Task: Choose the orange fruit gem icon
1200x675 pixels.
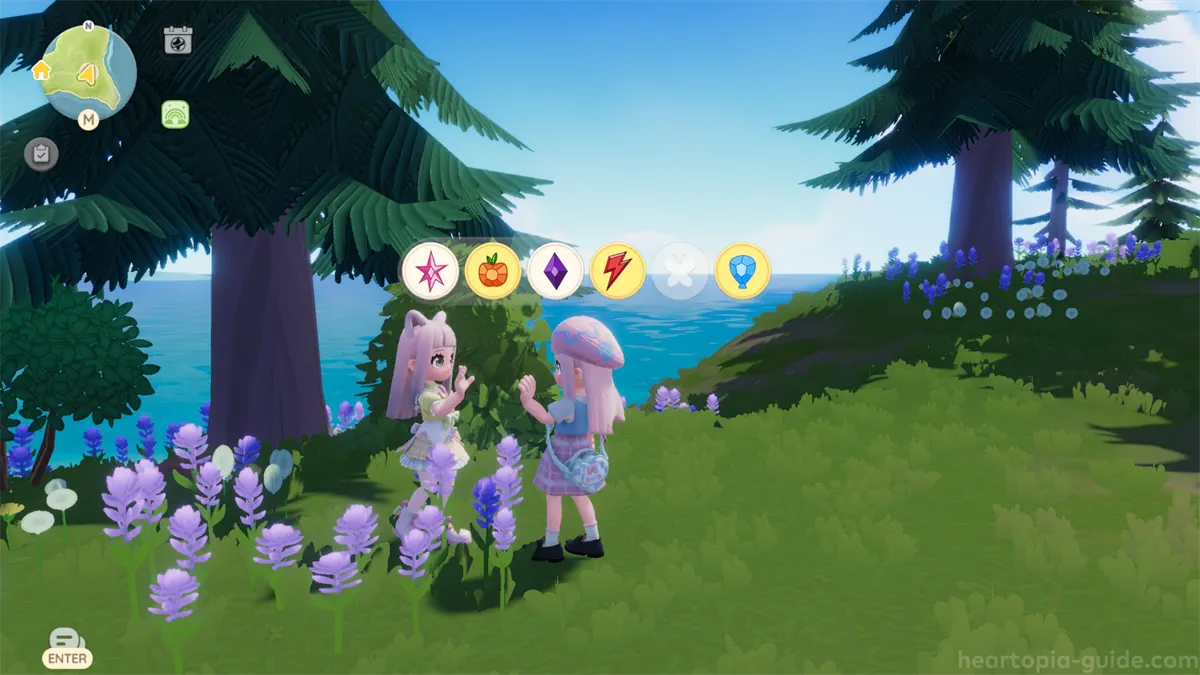Action: coord(493,271)
